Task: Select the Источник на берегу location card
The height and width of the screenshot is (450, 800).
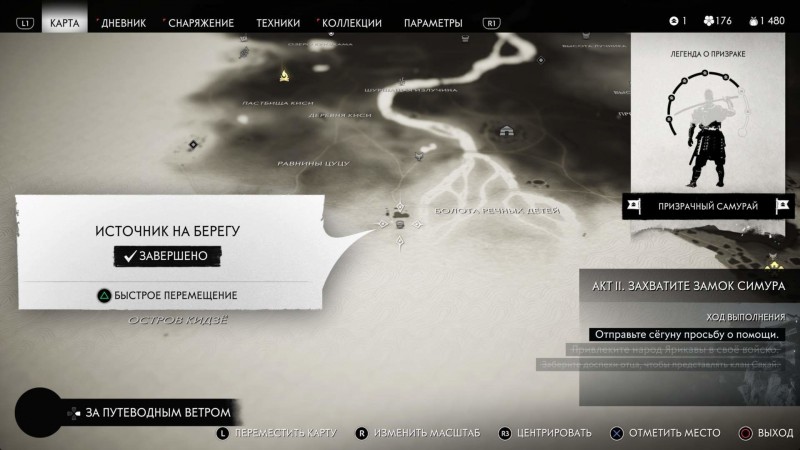Action: tap(168, 245)
